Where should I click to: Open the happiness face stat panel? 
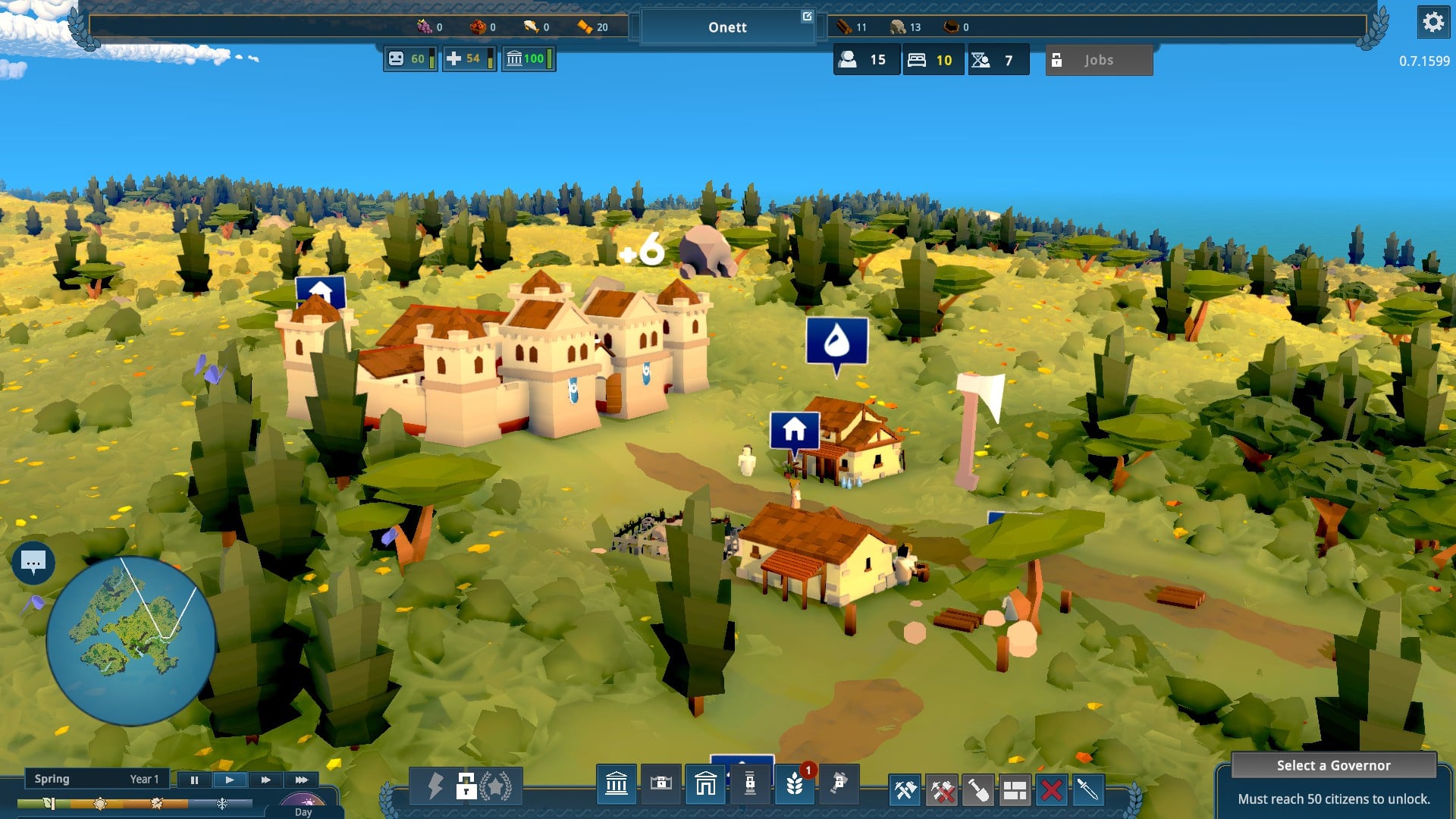(x=409, y=58)
